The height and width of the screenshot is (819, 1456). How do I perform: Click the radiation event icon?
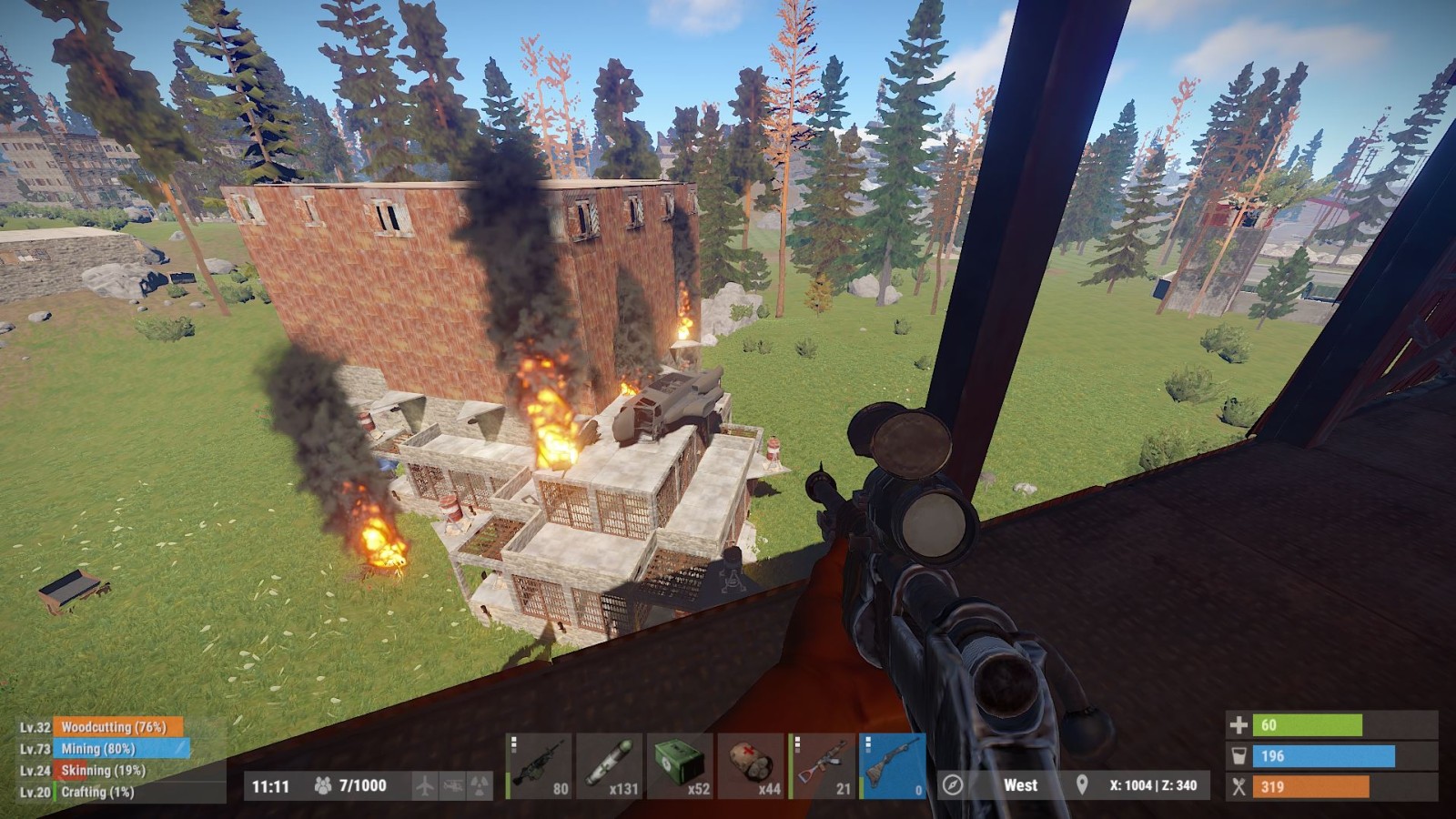coord(480,785)
